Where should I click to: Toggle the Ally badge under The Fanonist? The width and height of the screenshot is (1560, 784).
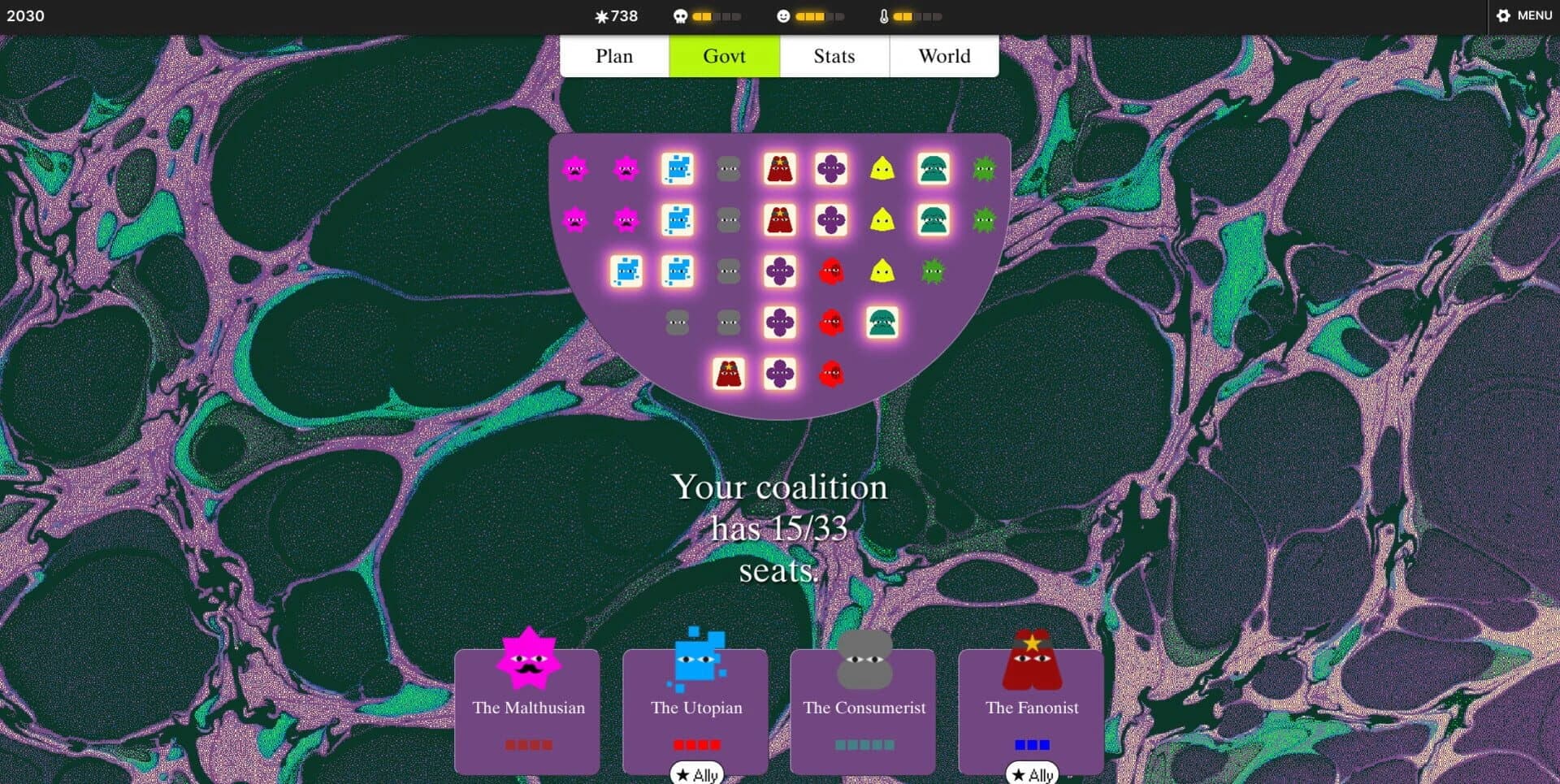1032,773
